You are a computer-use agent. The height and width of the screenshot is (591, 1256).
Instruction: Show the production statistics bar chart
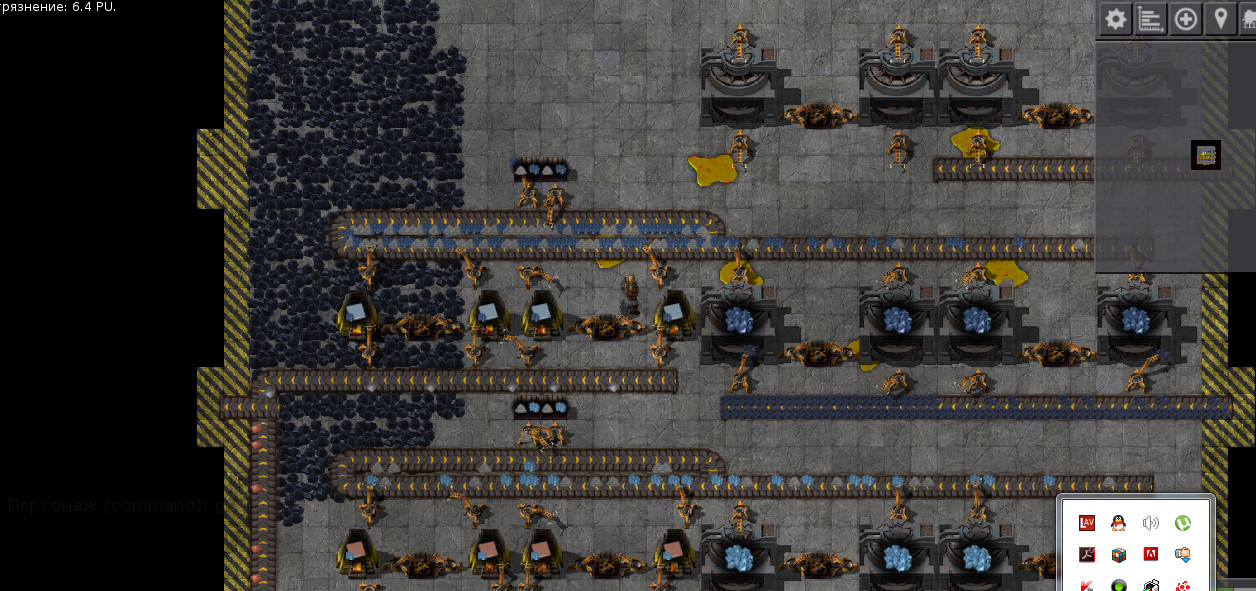tap(1151, 19)
